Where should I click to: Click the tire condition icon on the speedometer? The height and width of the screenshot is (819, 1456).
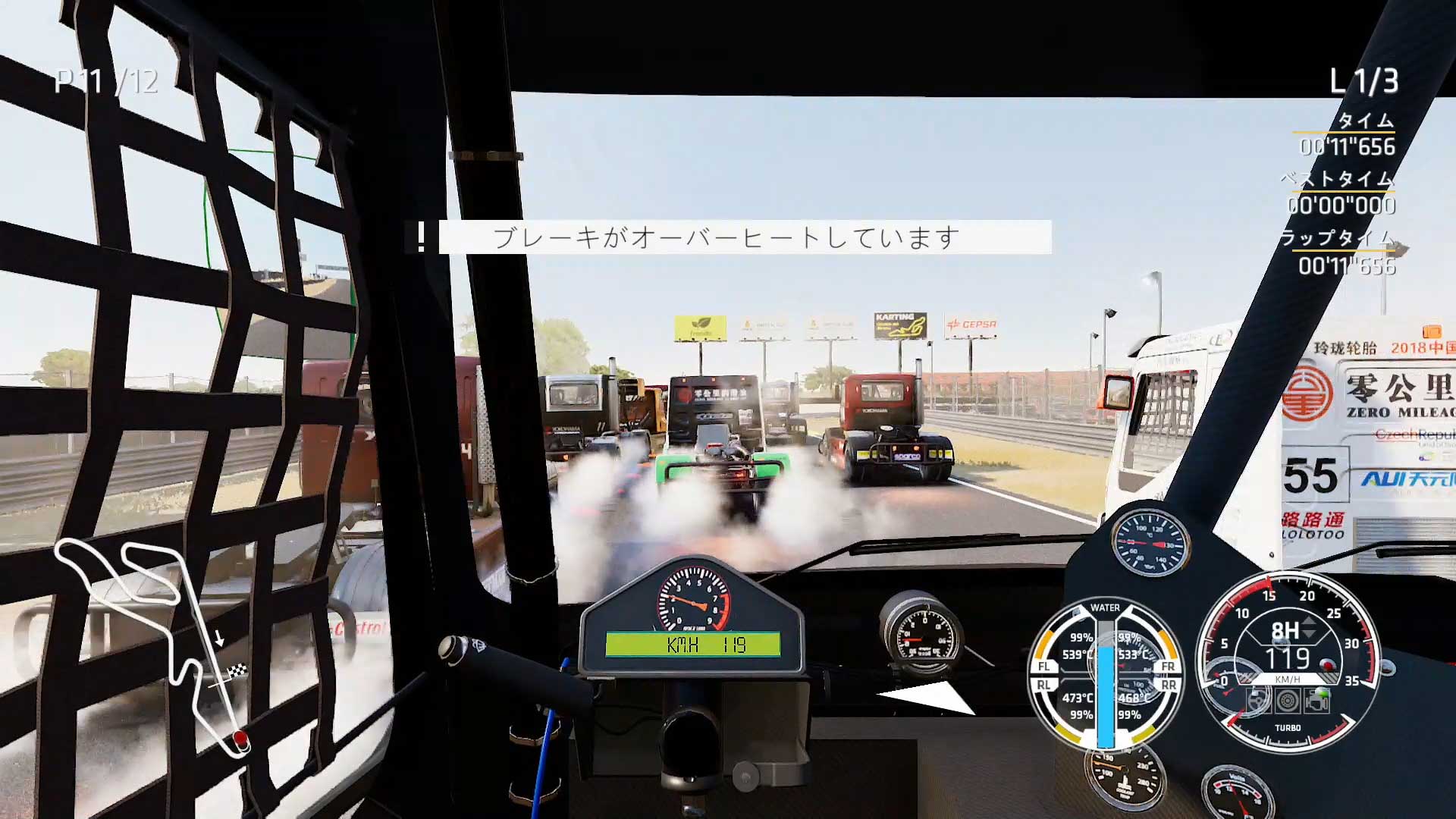point(1288,701)
